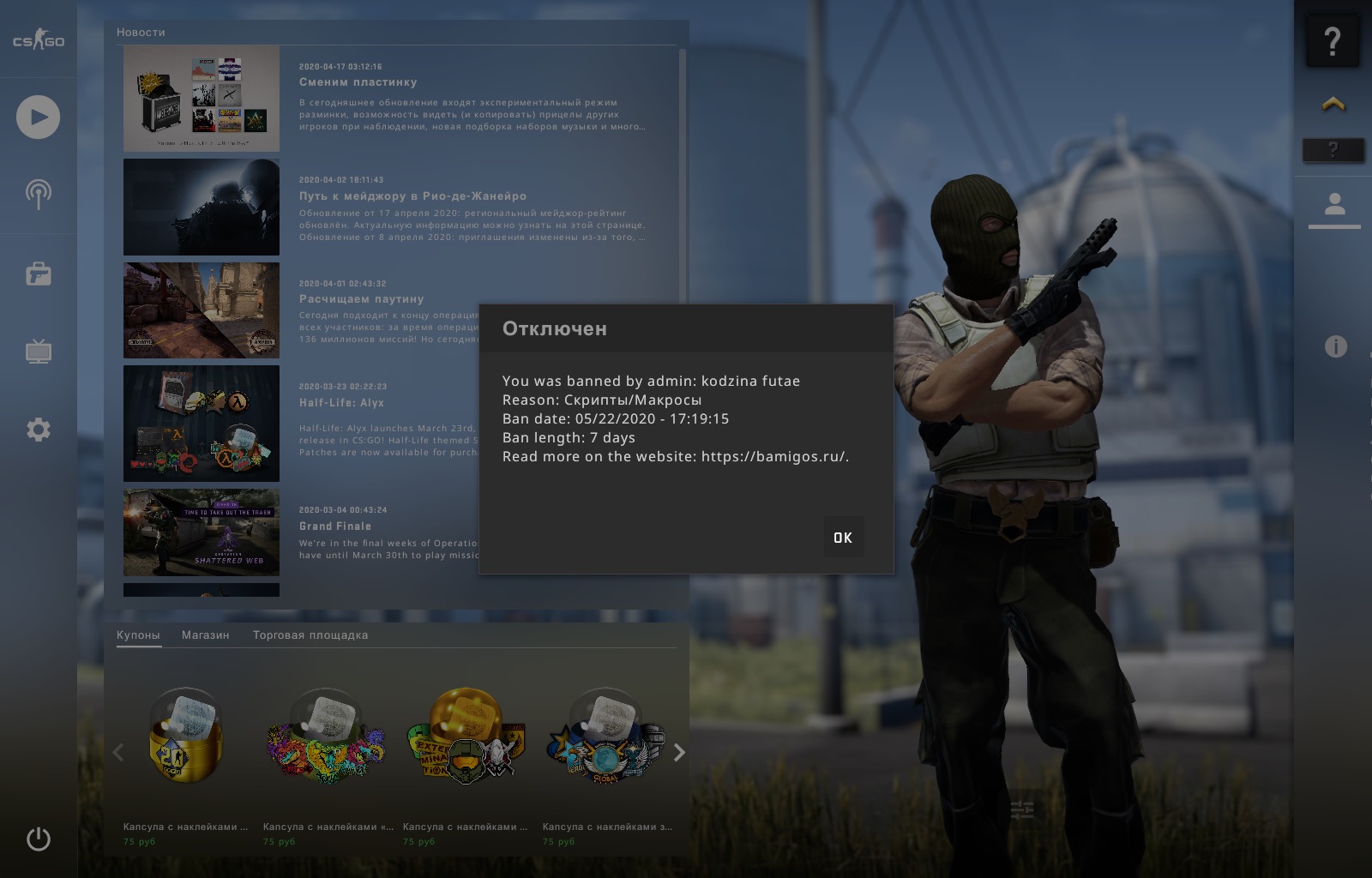Open the Rio major news thumbnail

[202, 207]
